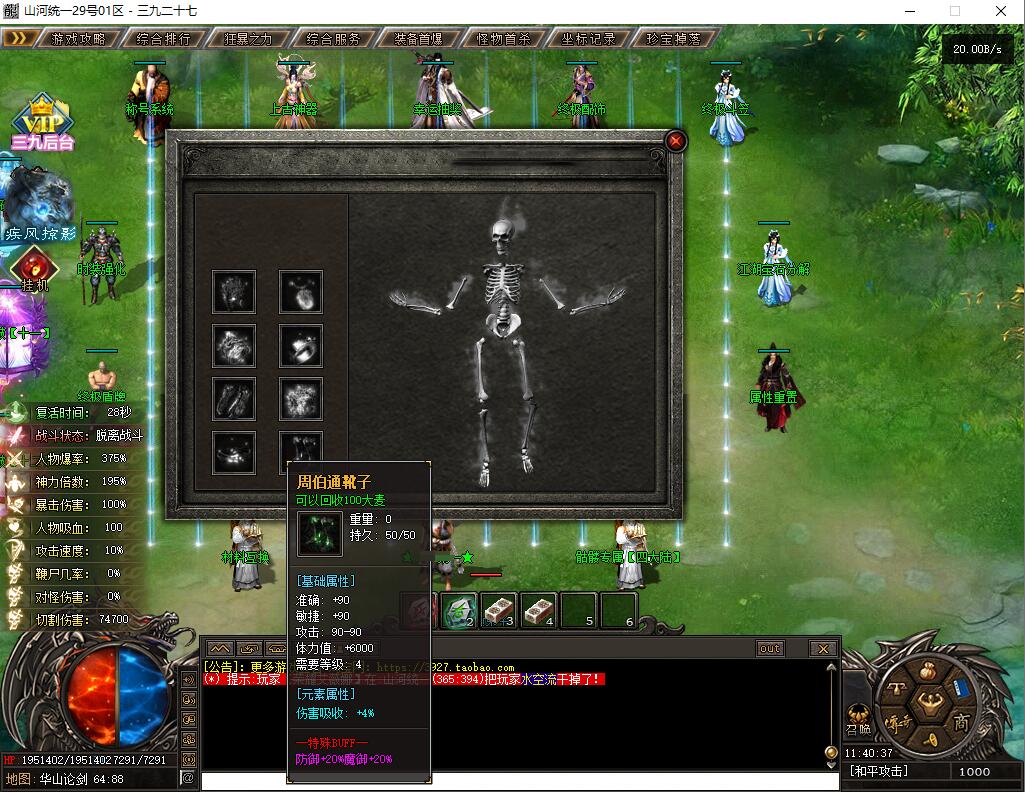Close the chat panel with X button

pos(823,648)
